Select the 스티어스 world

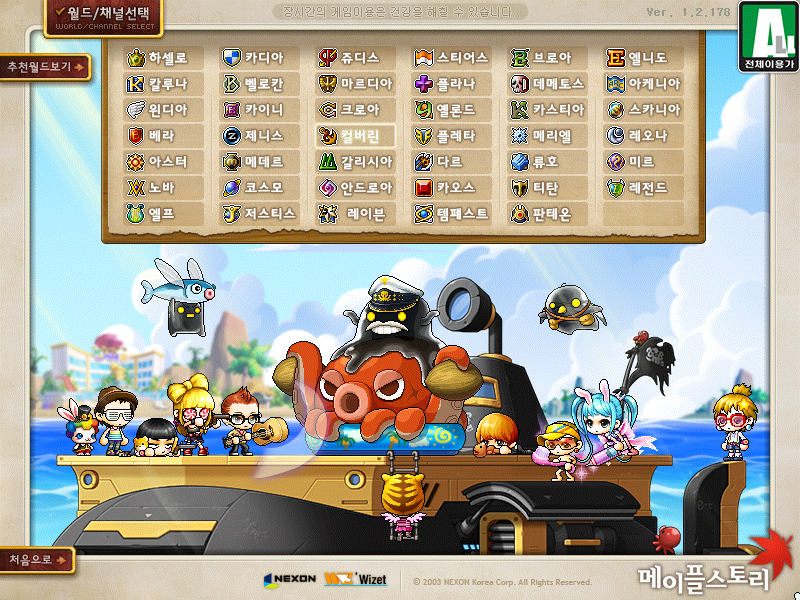click(452, 58)
